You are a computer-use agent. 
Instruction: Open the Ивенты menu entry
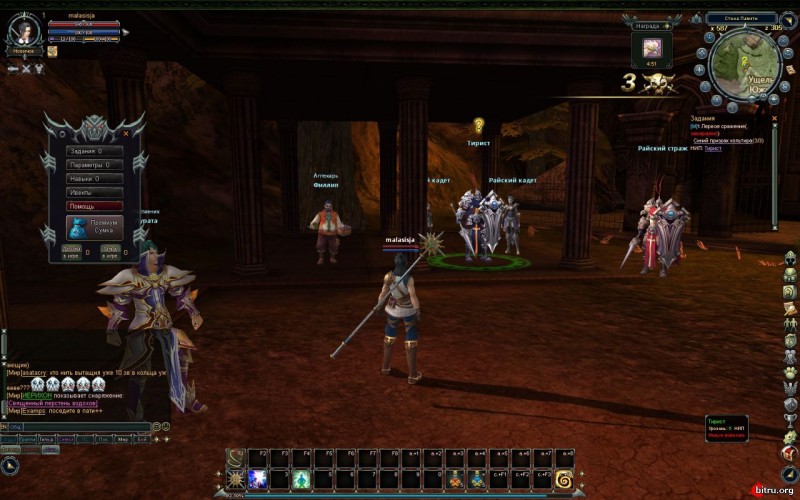94,192
